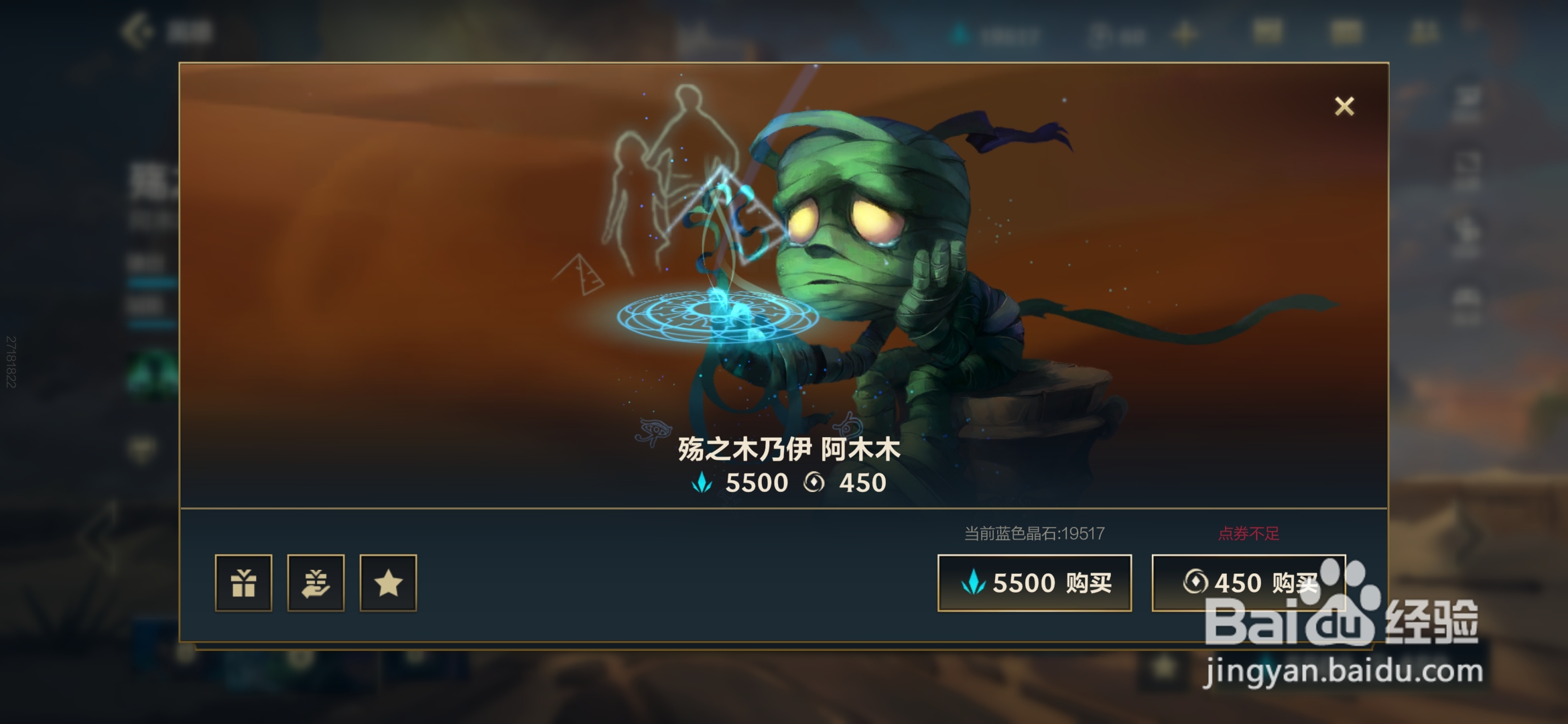Viewport: 1568px width, 724px height.
Task: Click the plus icon to recharge currency
Action: [1186, 34]
